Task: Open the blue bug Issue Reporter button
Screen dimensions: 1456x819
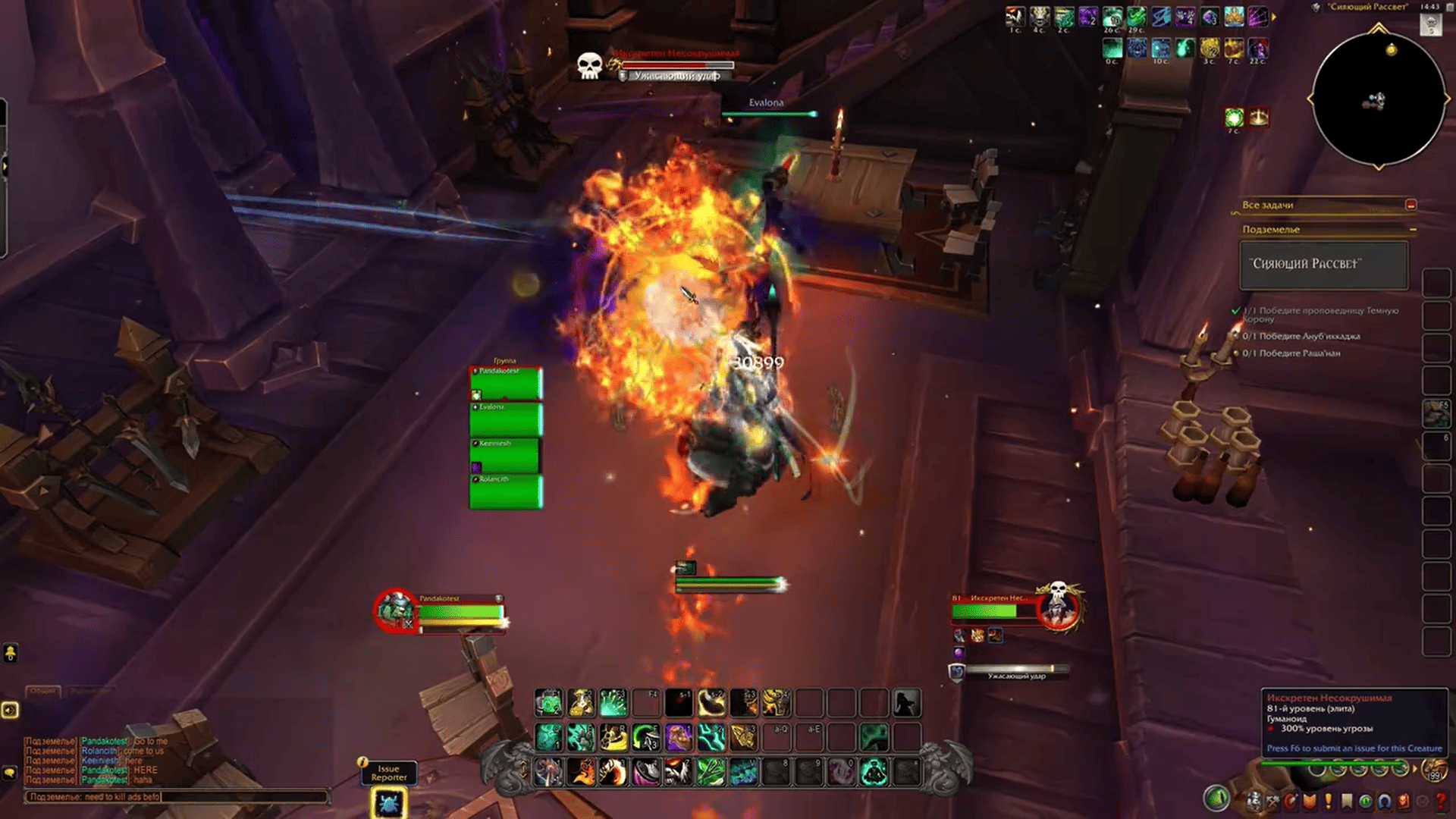Action: point(388,803)
